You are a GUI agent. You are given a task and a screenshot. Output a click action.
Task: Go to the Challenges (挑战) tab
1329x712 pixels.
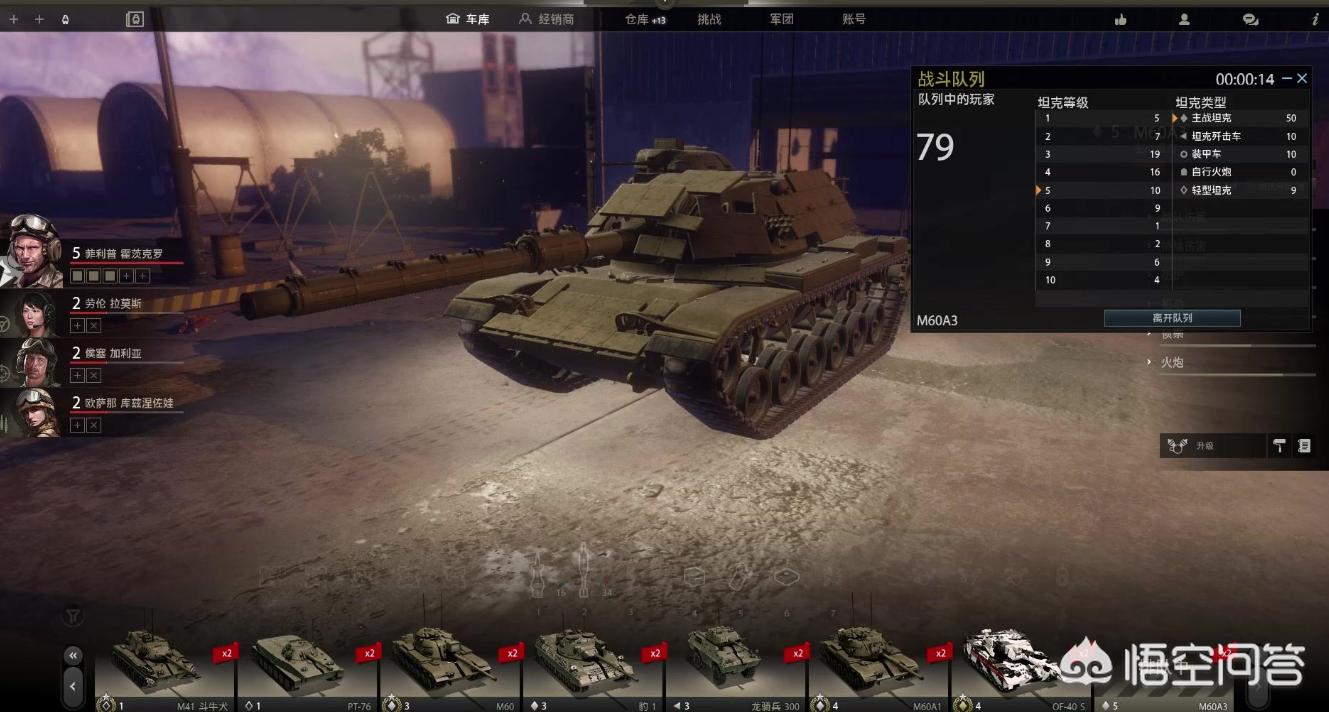coord(709,19)
